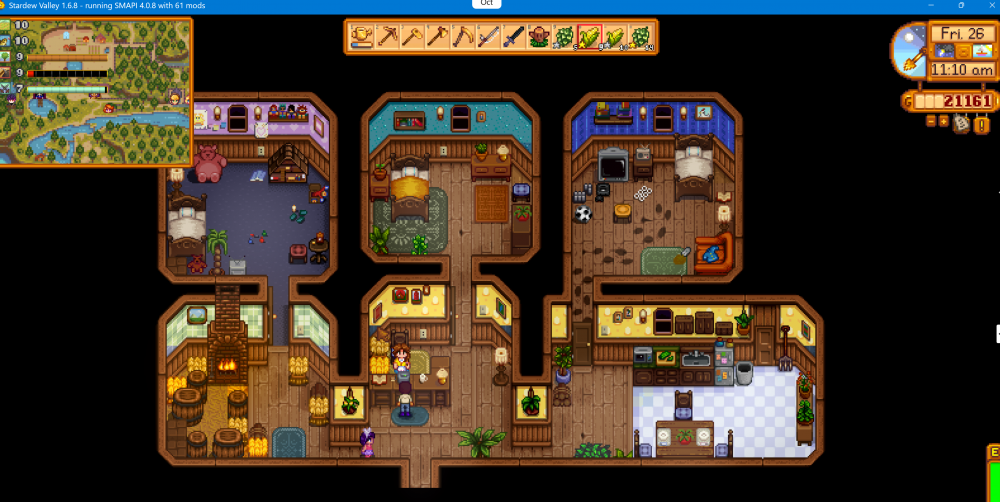Zoom in with the plus button
1000x502 pixels.
(x=943, y=121)
